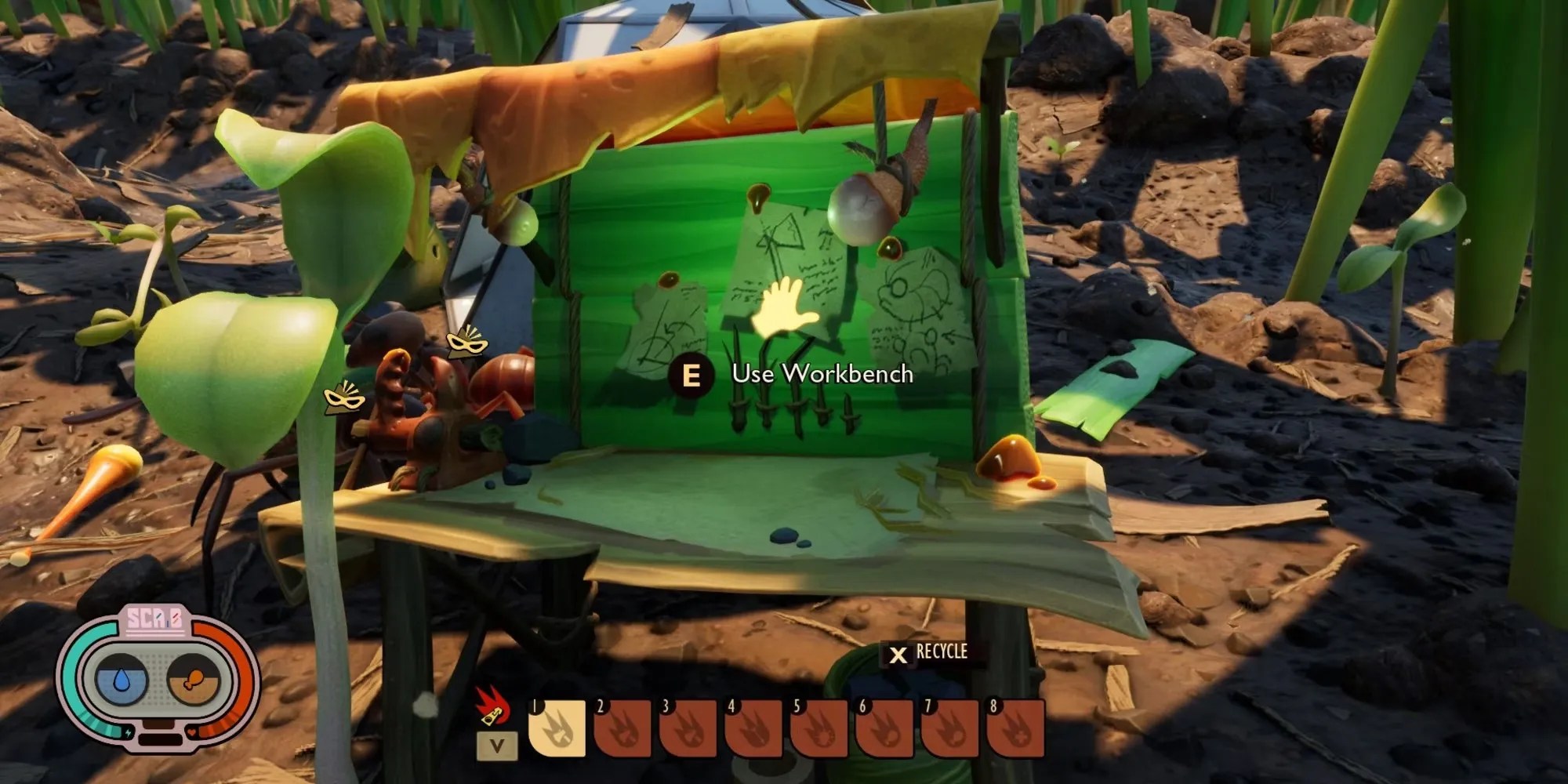Click the SCAB label on the status pack
The image size is (1568, 784).
pos(156,619)
